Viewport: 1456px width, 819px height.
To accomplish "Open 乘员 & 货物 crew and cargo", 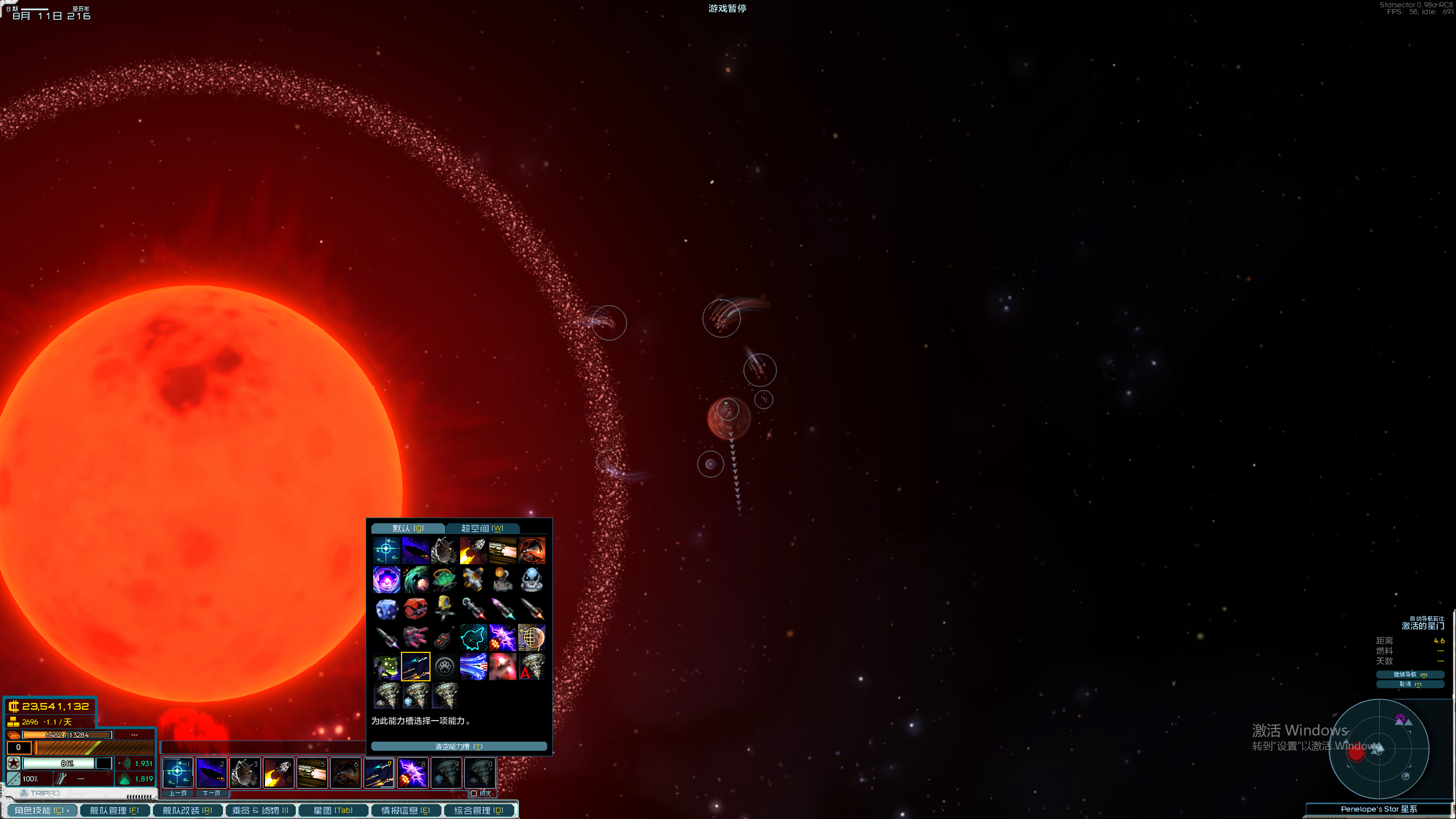I will (x=260, y=810).
